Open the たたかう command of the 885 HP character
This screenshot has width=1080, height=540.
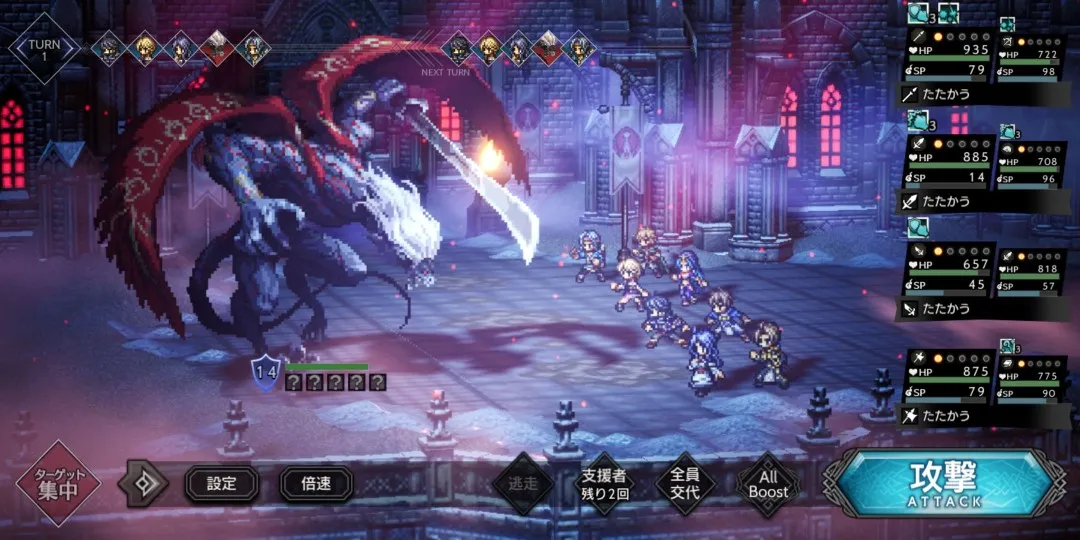click(946, 201)
